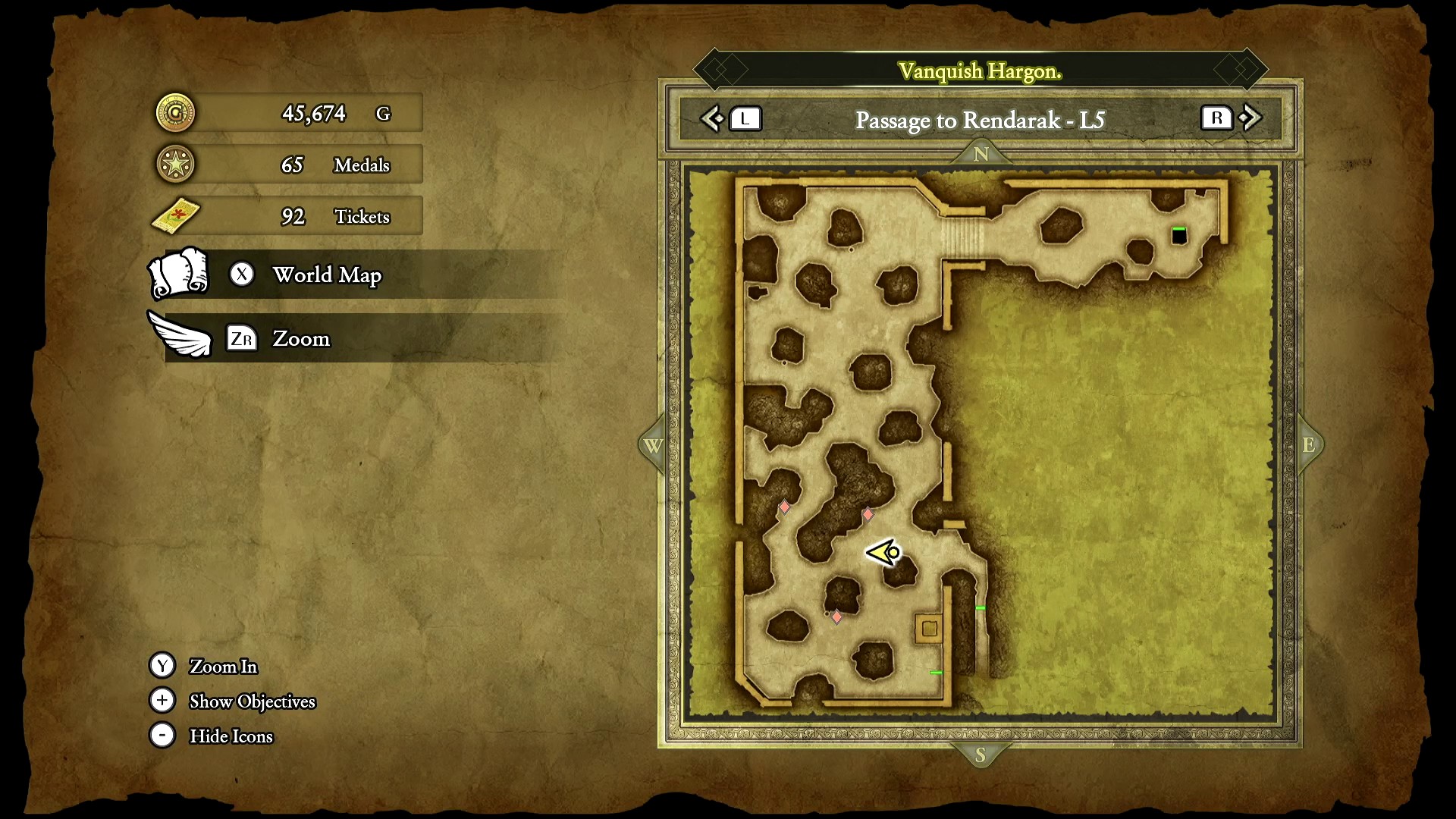Click the player arrow marker on map

[x=883, y=553]
